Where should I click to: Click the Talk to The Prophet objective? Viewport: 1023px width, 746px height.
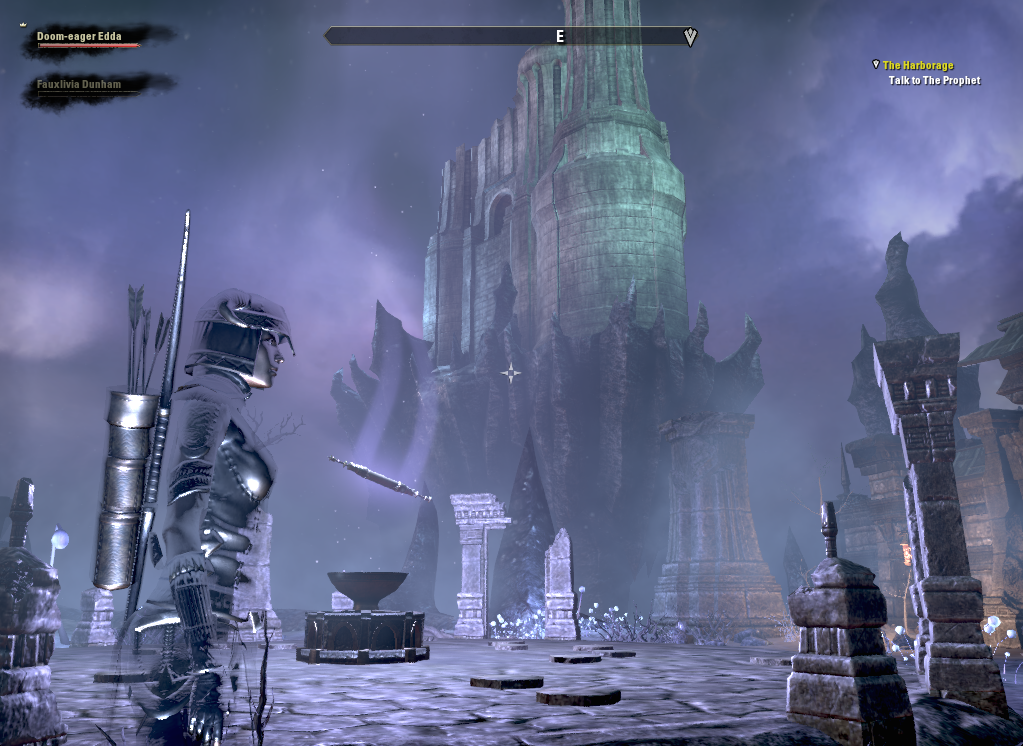(934, 81)
